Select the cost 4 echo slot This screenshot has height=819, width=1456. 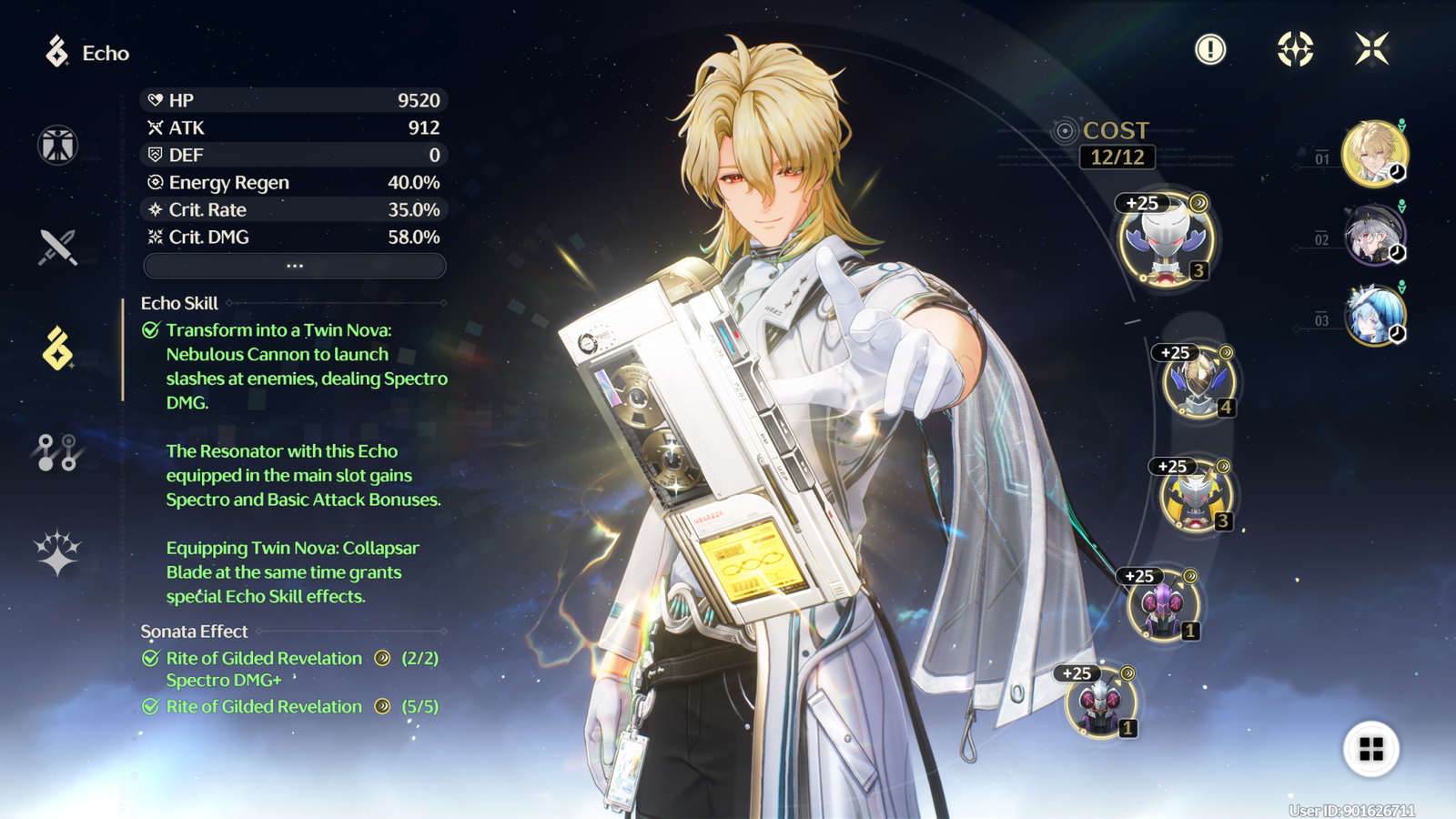coord(1198,382)
